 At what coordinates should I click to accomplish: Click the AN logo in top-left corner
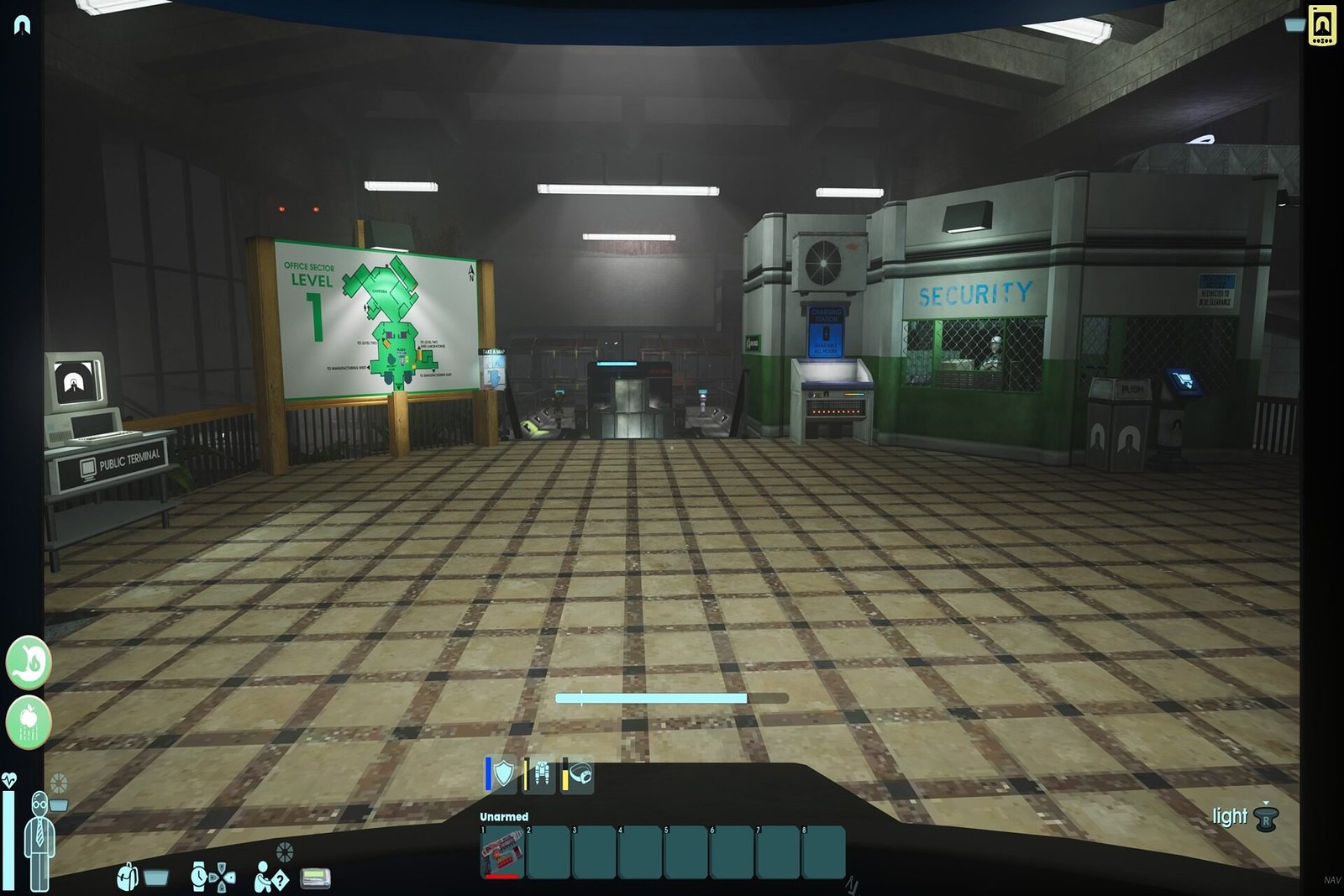pyautogui.click(x=22, y=23)
